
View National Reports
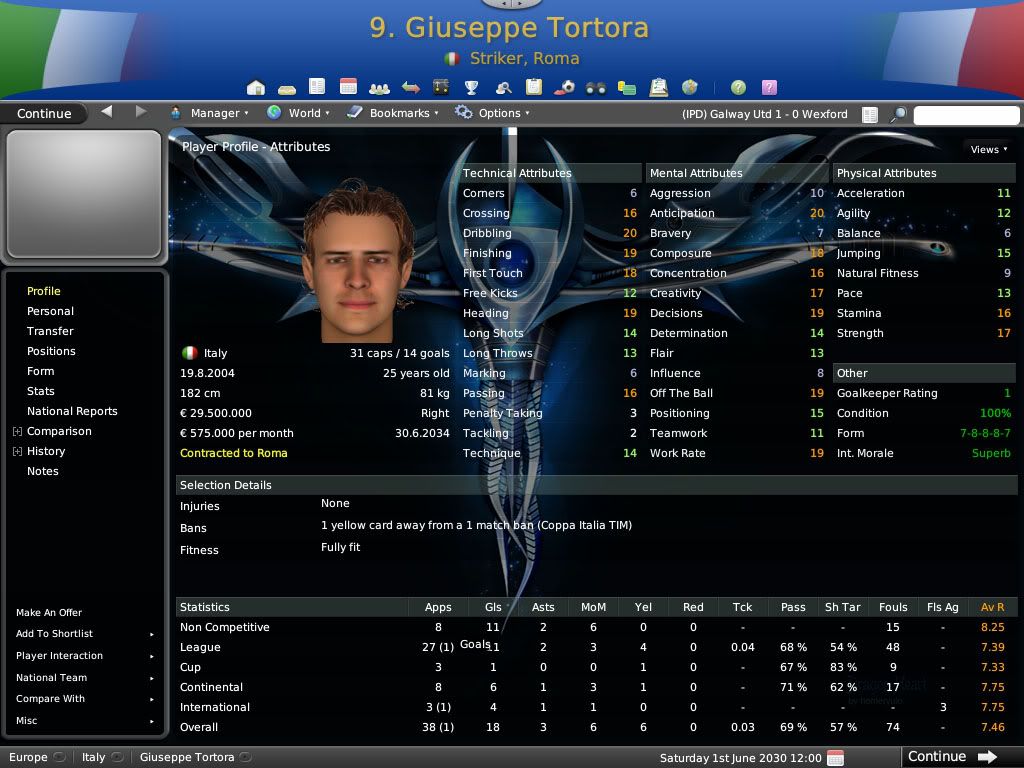72,411
